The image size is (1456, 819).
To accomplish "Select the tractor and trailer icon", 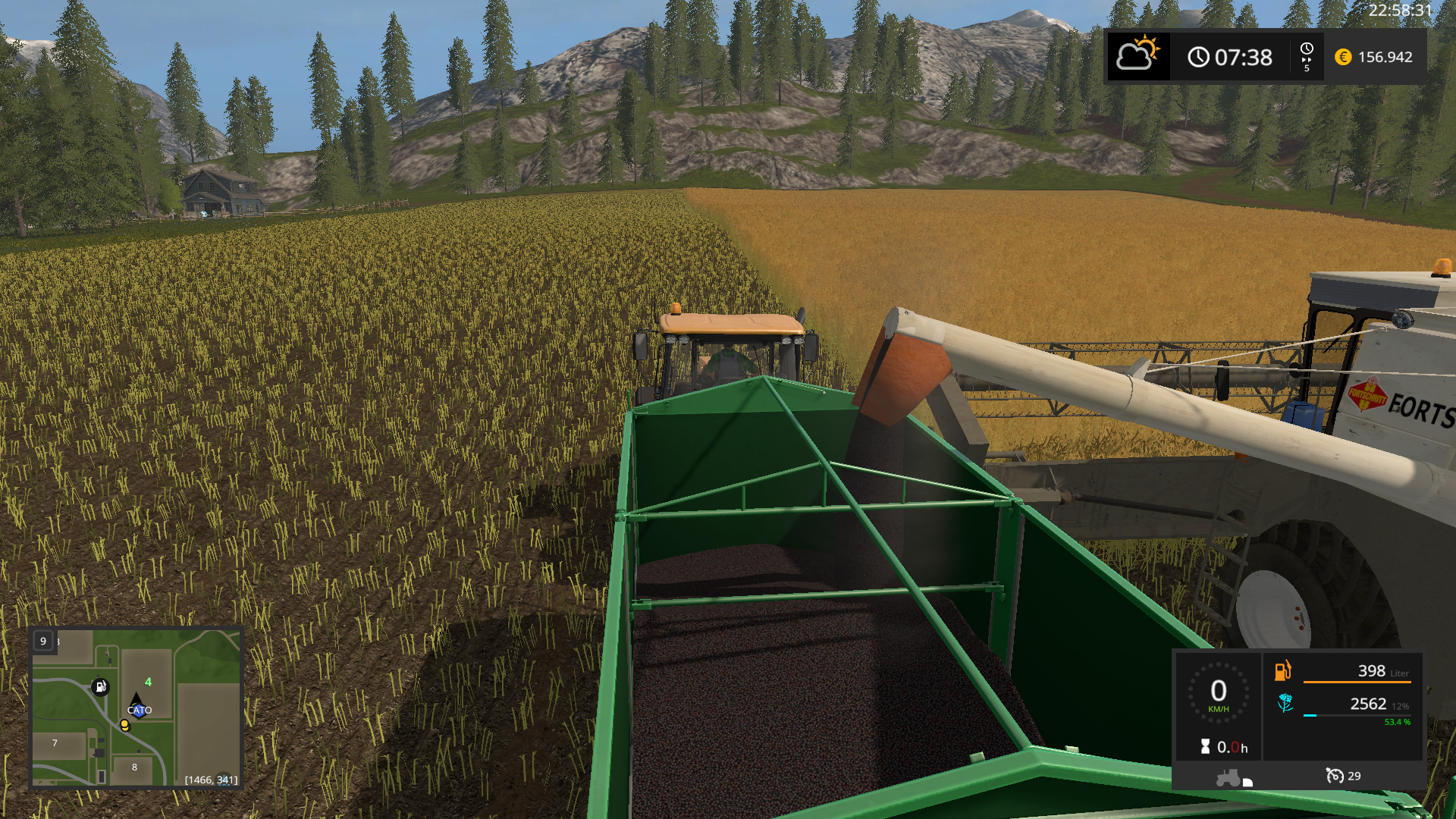I will pyautogui.click(x=1234, y=778).
